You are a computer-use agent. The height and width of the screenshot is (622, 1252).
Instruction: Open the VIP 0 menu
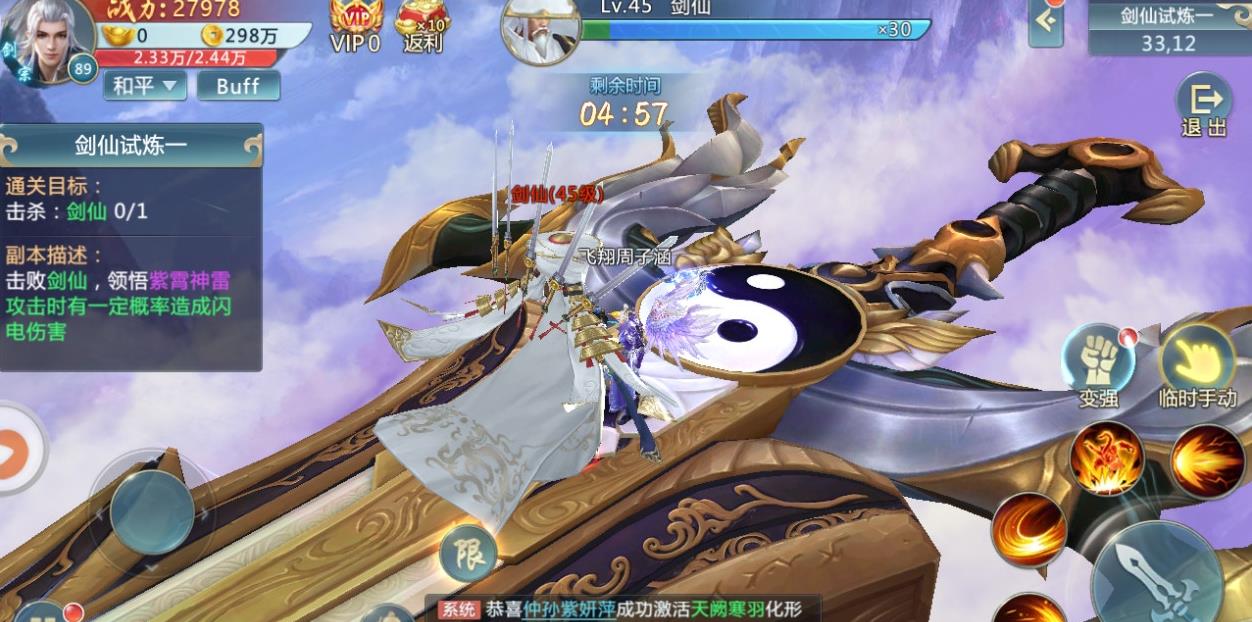356,26
